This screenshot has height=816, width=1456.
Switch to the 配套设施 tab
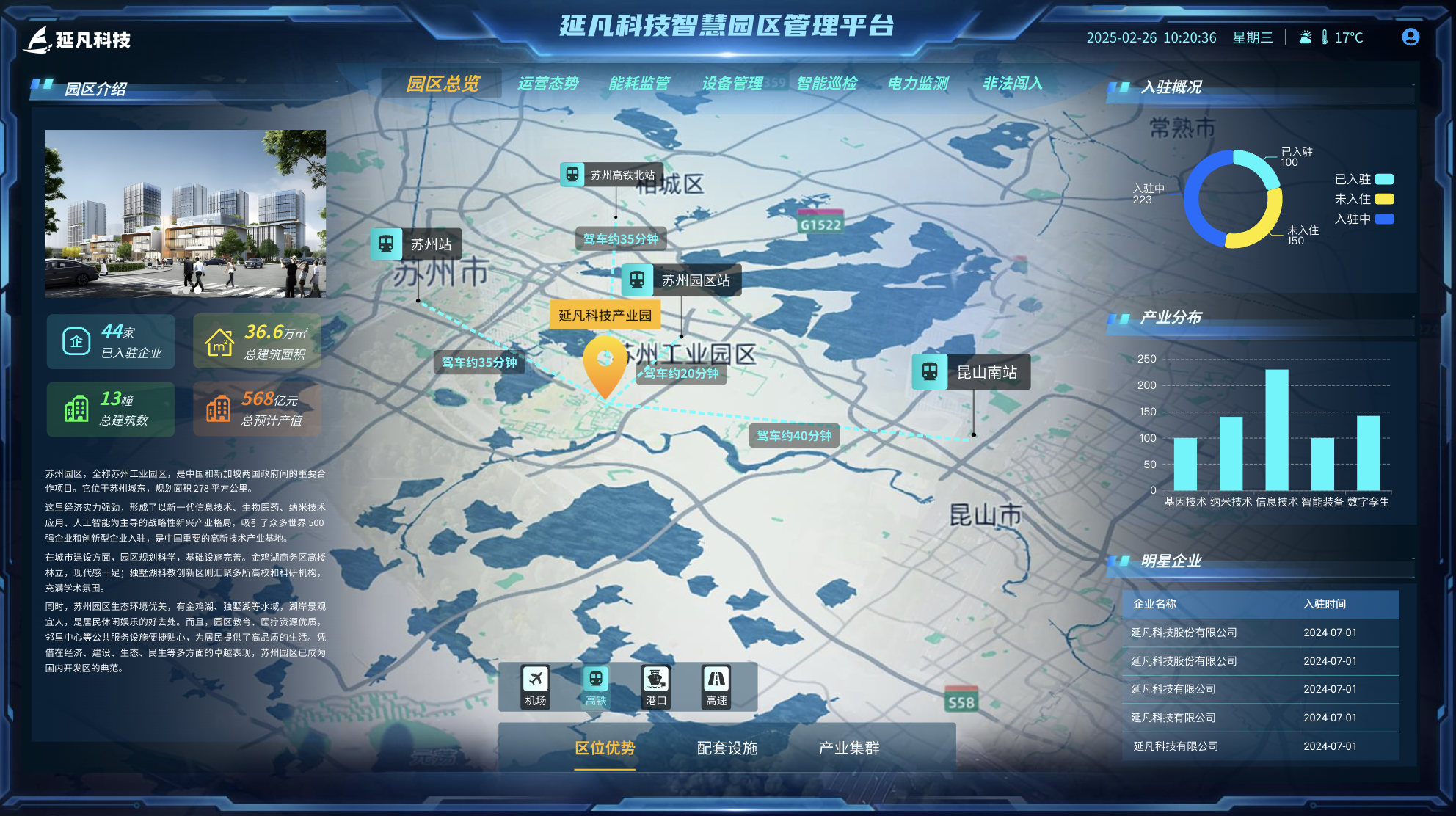click(x=727, y=748)
